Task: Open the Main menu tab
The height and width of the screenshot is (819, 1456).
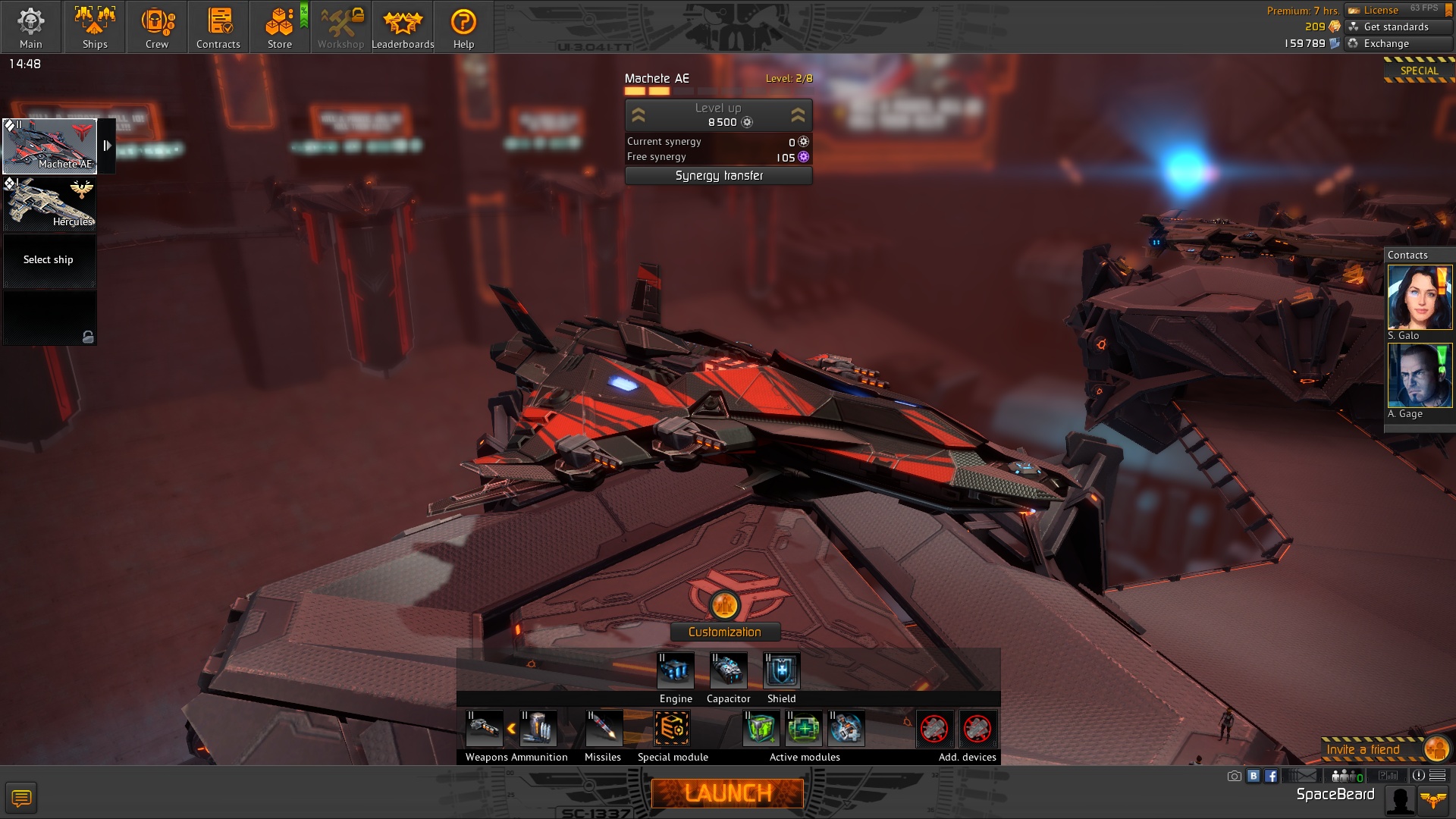Action: (x=31, y=27)
